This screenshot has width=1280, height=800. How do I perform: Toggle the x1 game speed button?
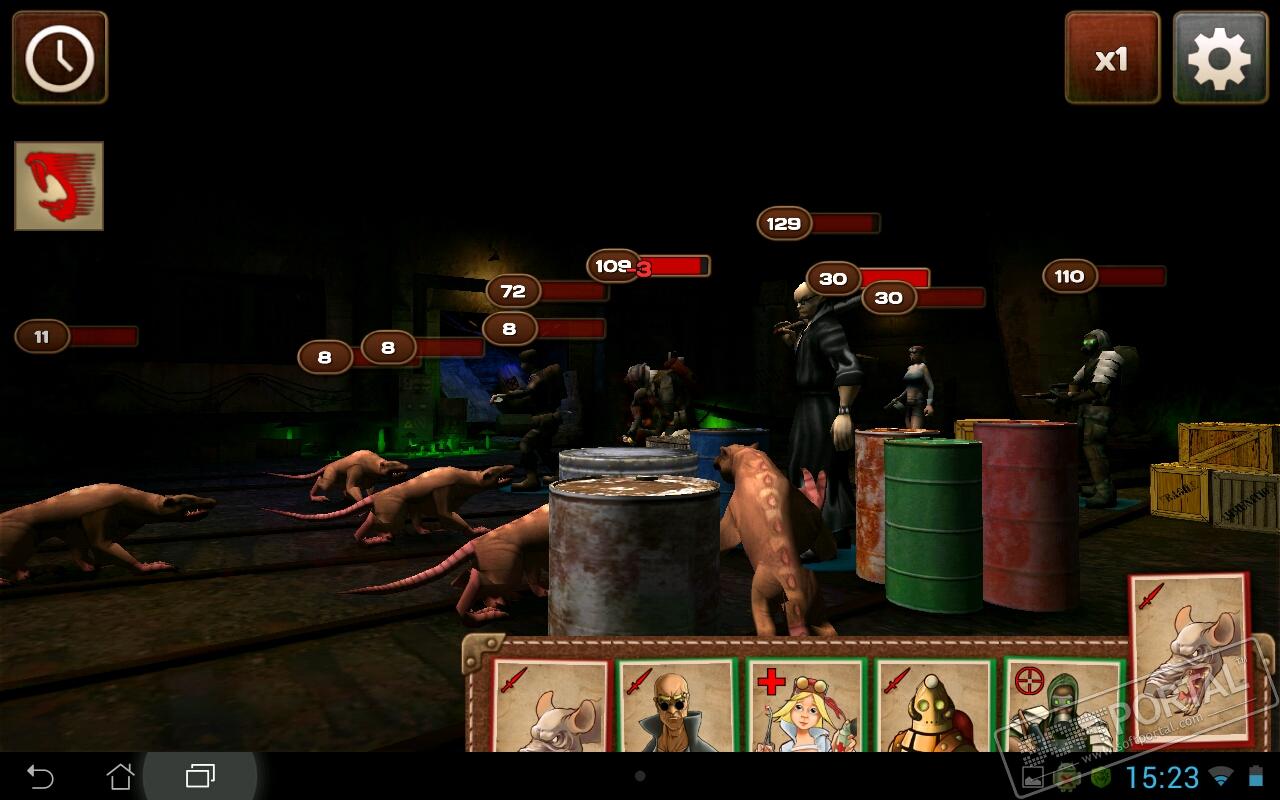pyautogui.click(x=1112, y=58)
